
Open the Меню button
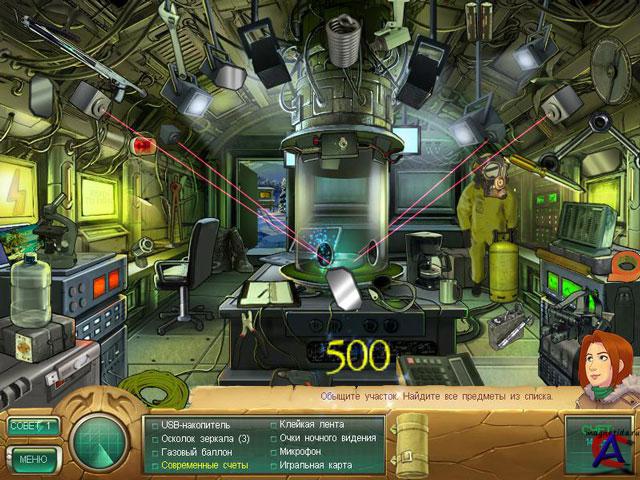click(x=32, y=460)
